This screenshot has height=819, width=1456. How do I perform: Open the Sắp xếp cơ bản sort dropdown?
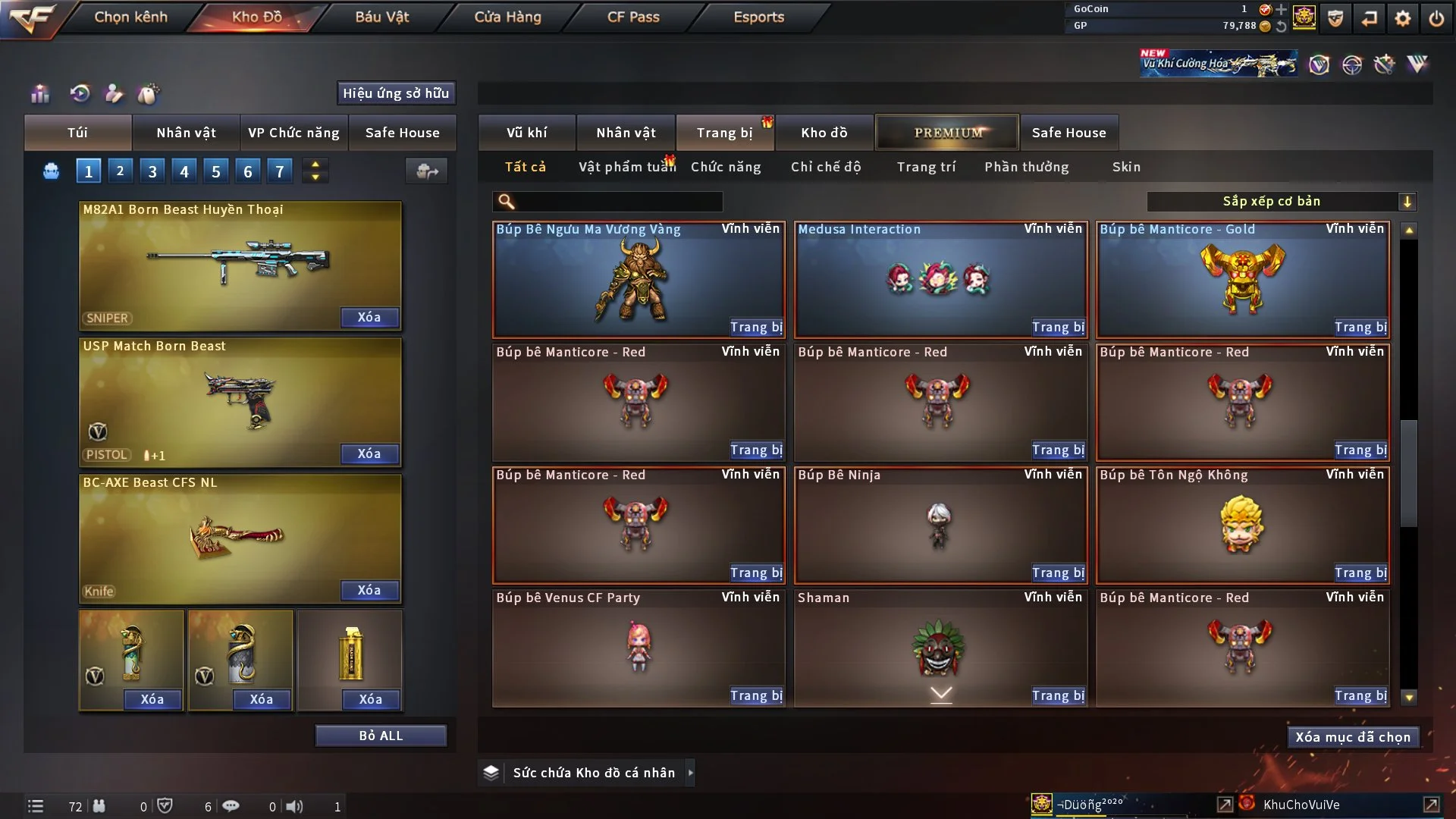(1281, 202)
